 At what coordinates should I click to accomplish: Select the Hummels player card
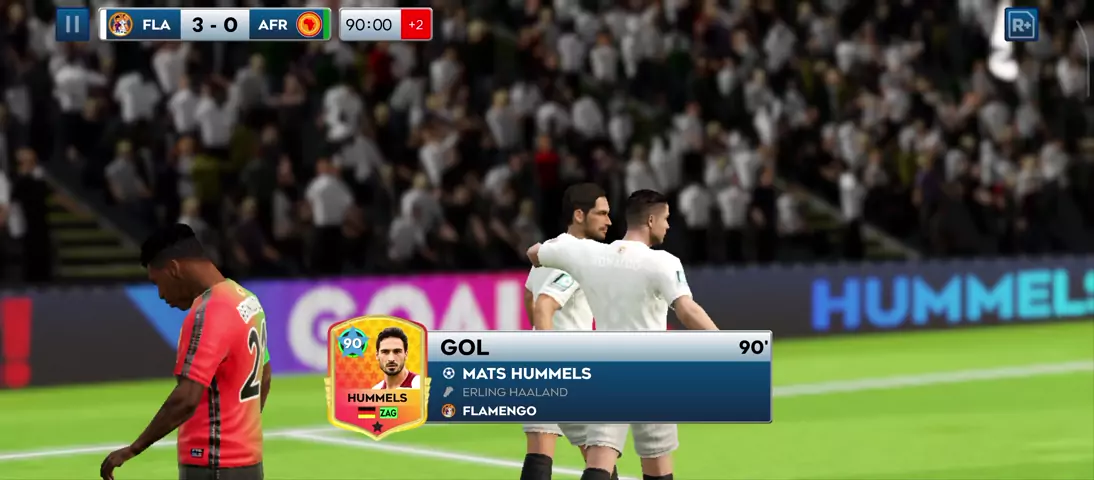pyautogui.click(x=378, y=378)
